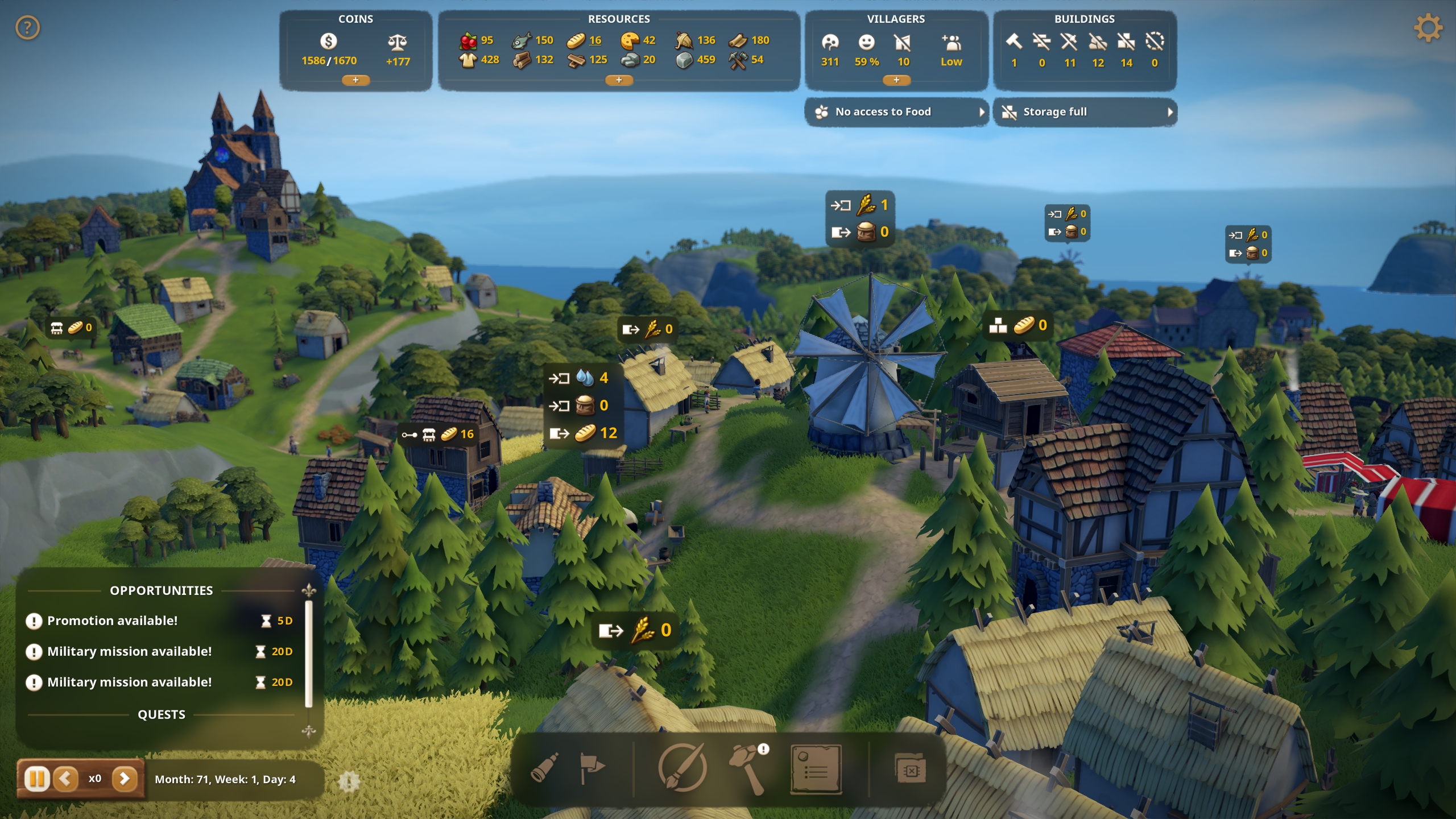The width and height of the screenshot is (1456, 819).
Task: Increase game speed with the right arrow
Action: pyautogui.click(x=125, y=779)
